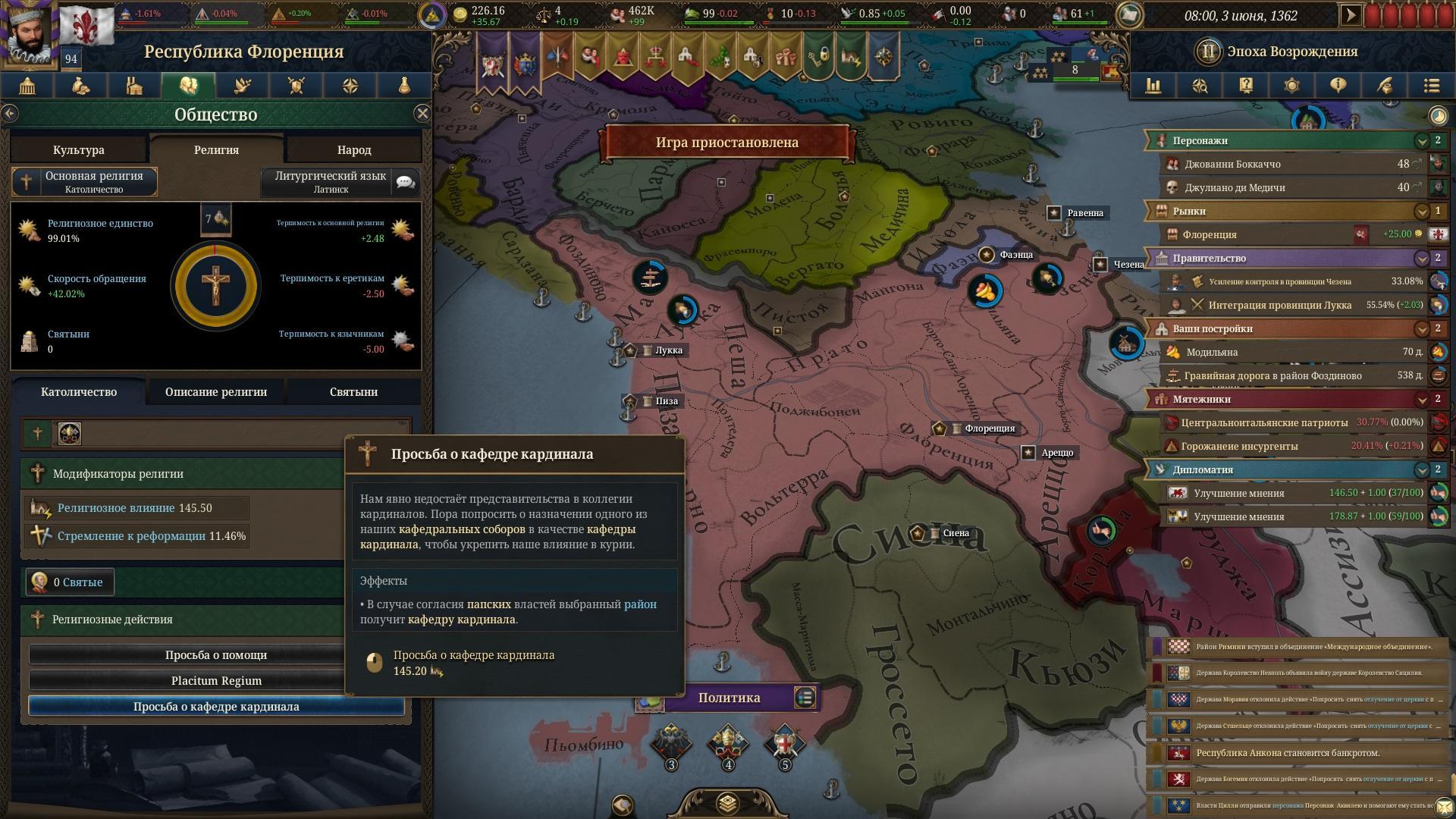Go back with the panel's left arrow
The width and height of the screenshot is (1456, 819).
point(10,114)
